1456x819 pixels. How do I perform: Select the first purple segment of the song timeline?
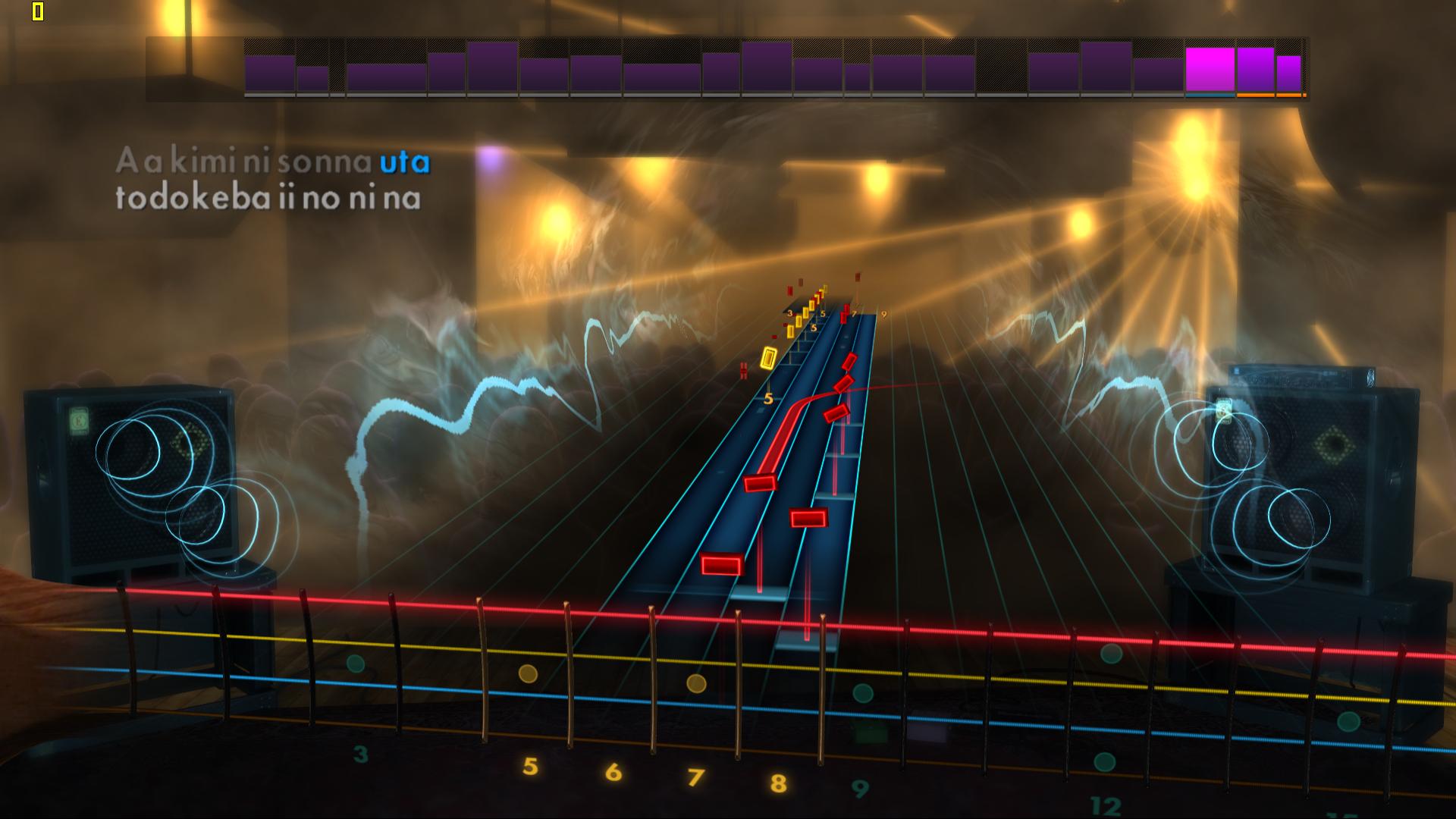[x=269, y=72]
